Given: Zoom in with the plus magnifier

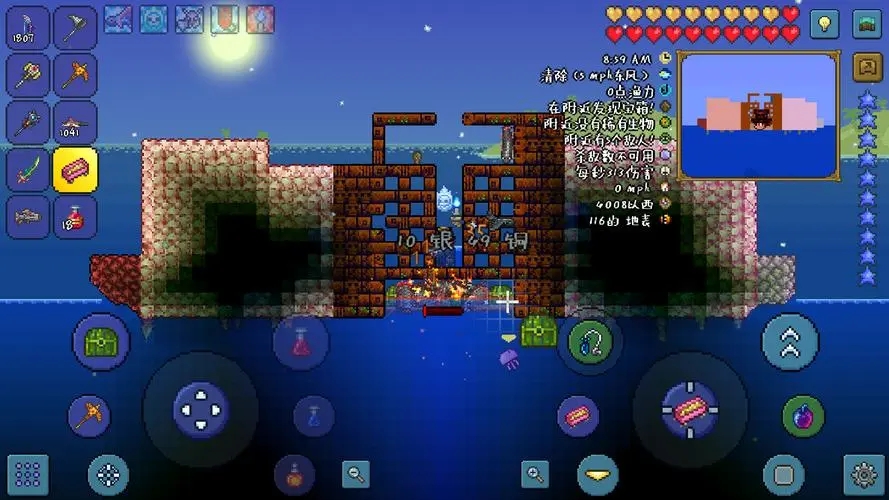Looking at the screenshot, I should (x=536, y=474).
